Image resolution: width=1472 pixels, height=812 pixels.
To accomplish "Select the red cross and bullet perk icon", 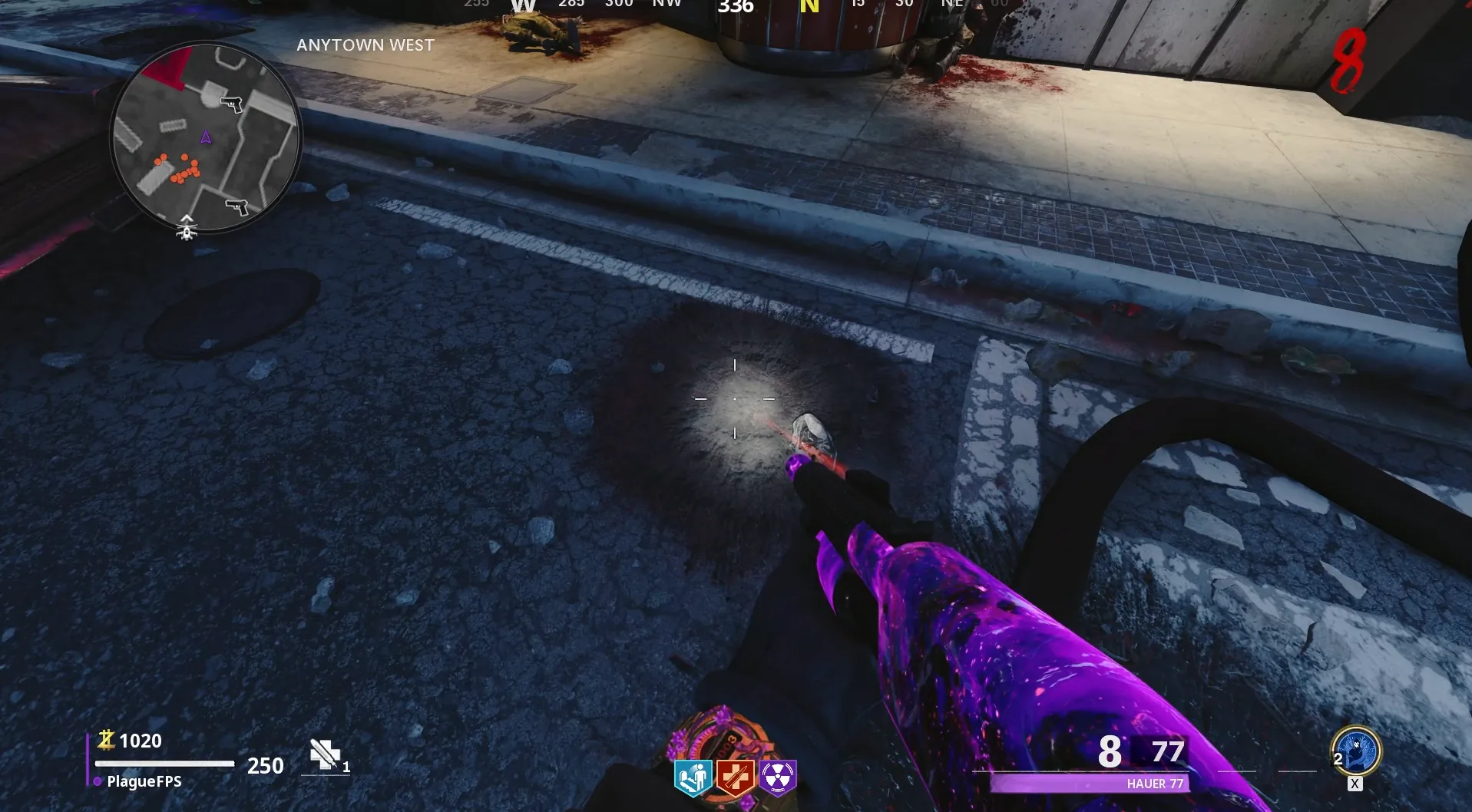I will click(735, 778).
